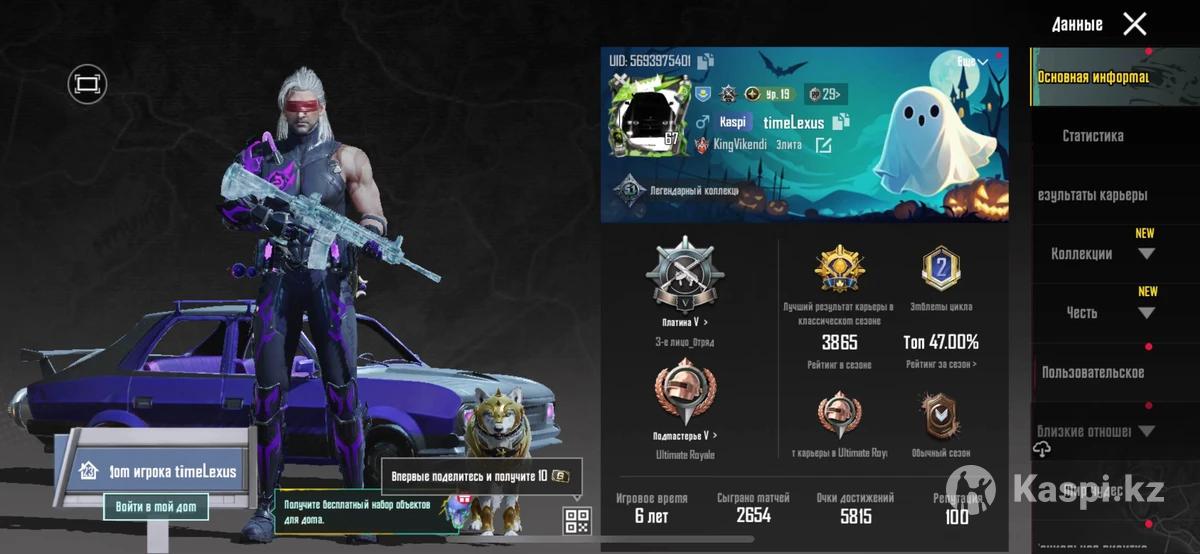Open the QR code share button
This screenshot has width=1200, height=554.
577,520
